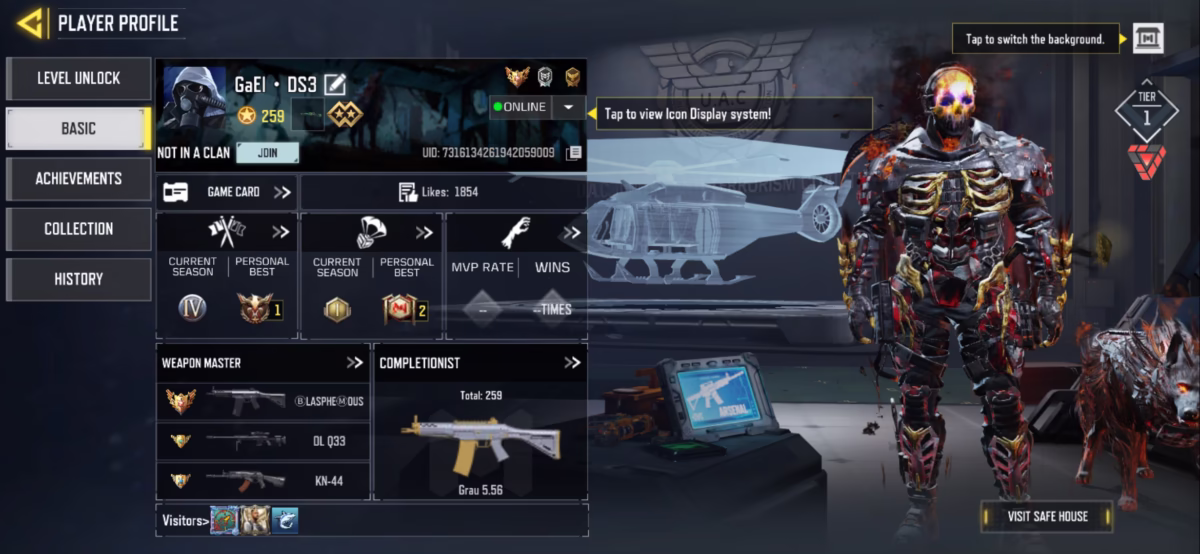Image resolution: width=1200 pixels, height=554 pixels.
Task: Select the DL Q33 weapon row
Action: [263, 440]
